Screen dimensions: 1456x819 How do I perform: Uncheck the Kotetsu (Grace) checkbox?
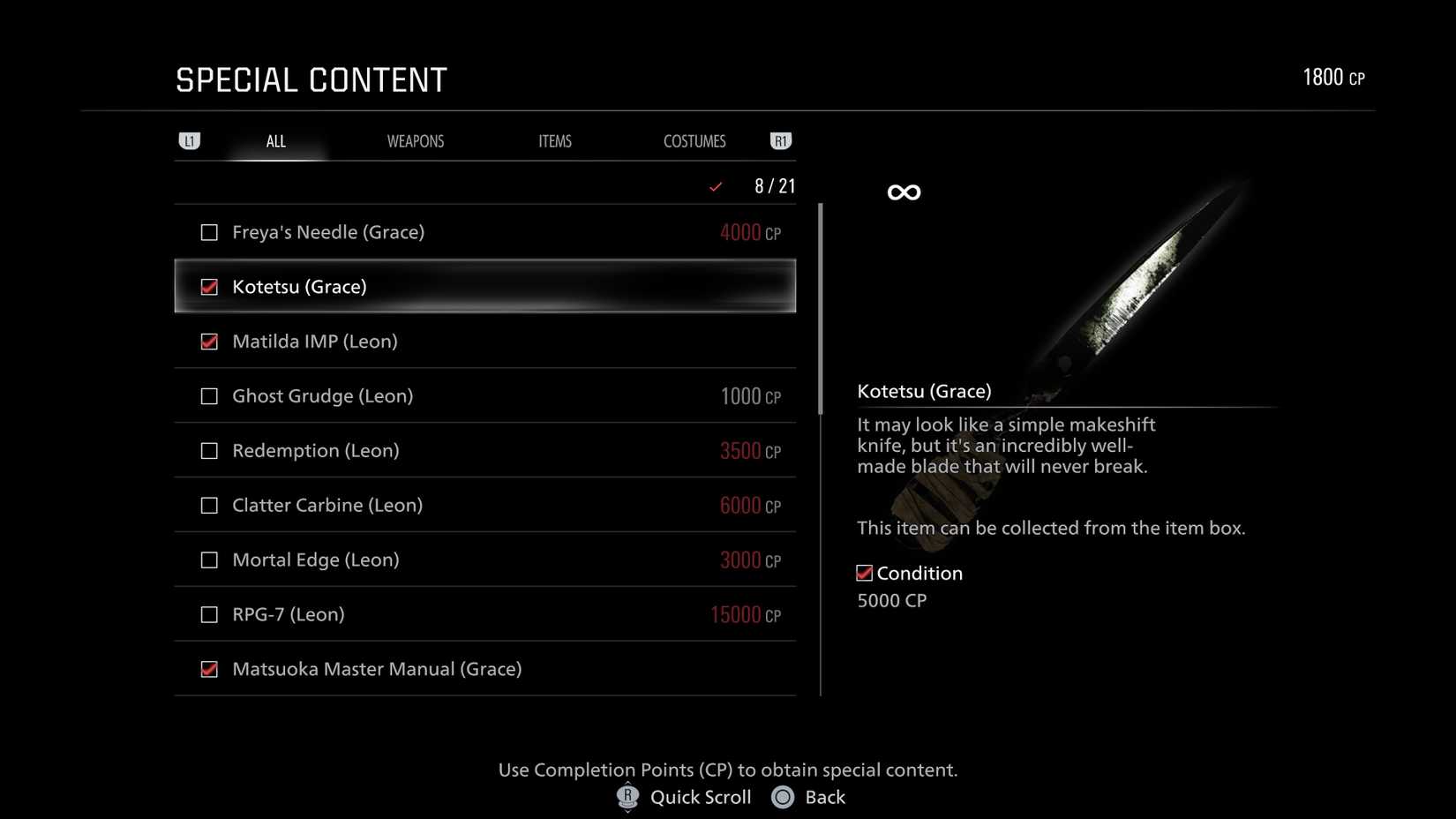[209, 286]
